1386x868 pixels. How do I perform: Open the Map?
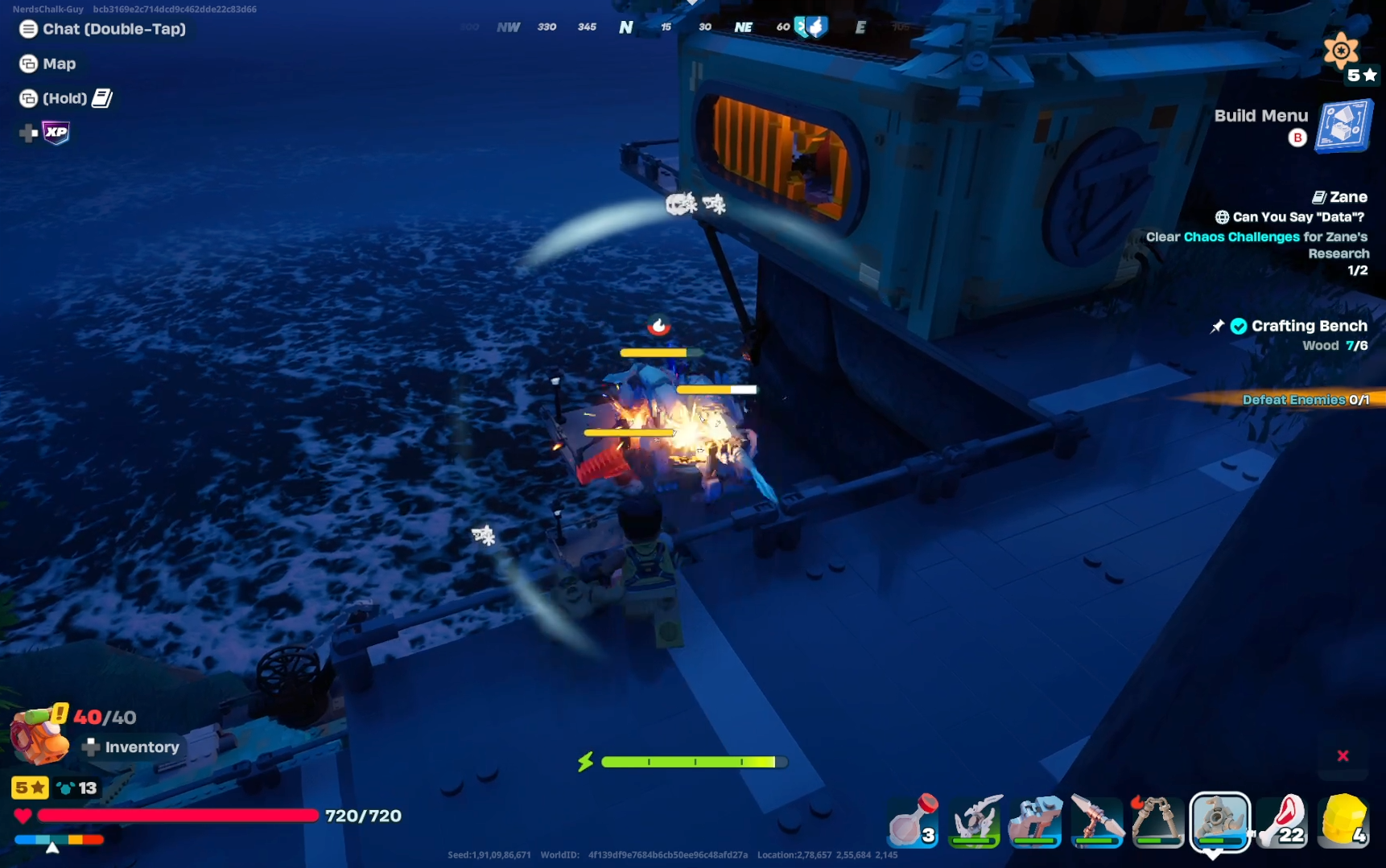coord(48,64)
